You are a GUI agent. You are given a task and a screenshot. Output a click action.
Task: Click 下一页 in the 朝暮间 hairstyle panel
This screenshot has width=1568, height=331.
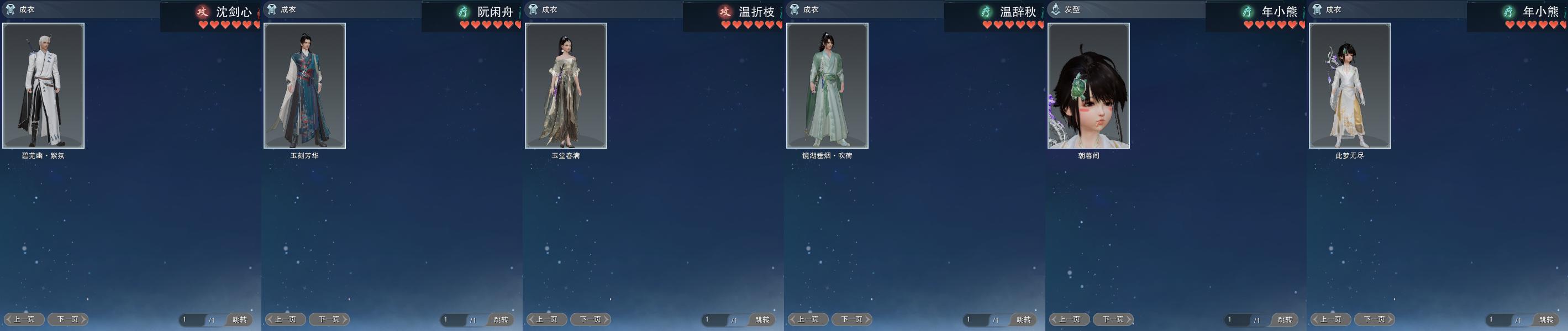(1113, 319)
